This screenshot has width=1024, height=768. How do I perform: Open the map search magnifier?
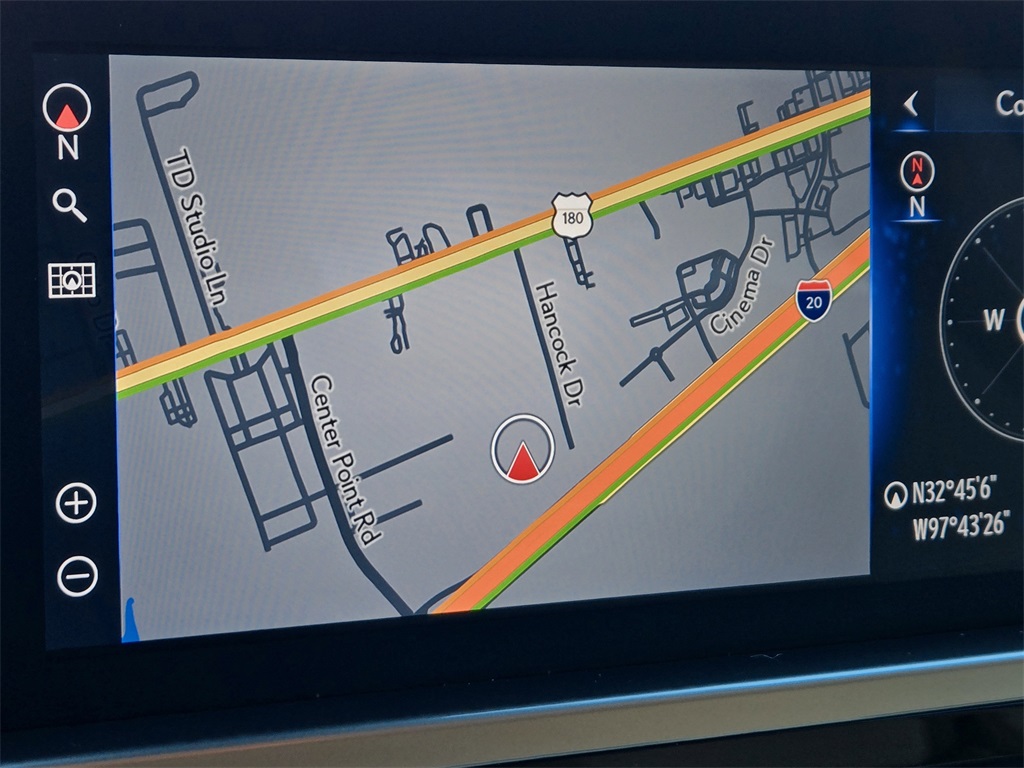pos(69,205)
